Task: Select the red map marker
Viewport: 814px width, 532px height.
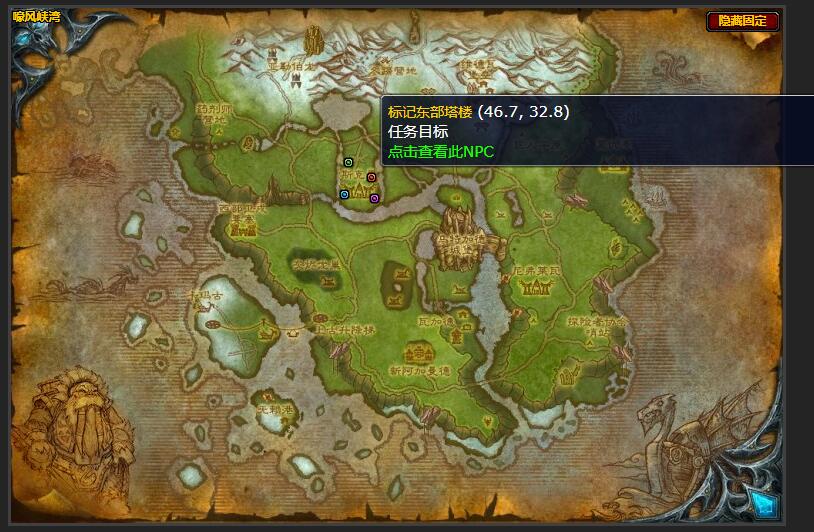Action: pos(371,177)
